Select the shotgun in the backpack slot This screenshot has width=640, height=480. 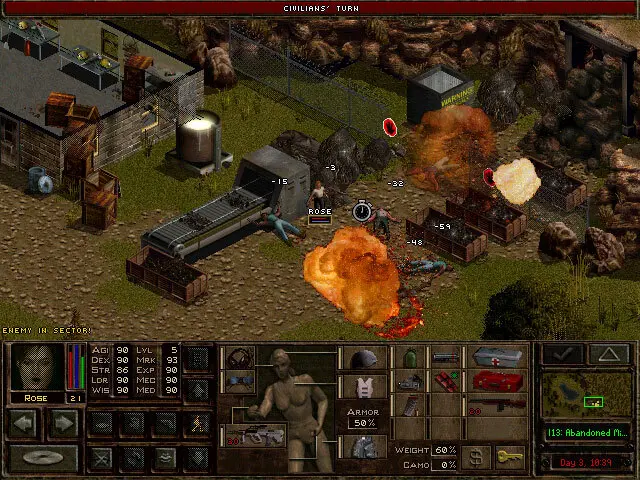[497, 404]
